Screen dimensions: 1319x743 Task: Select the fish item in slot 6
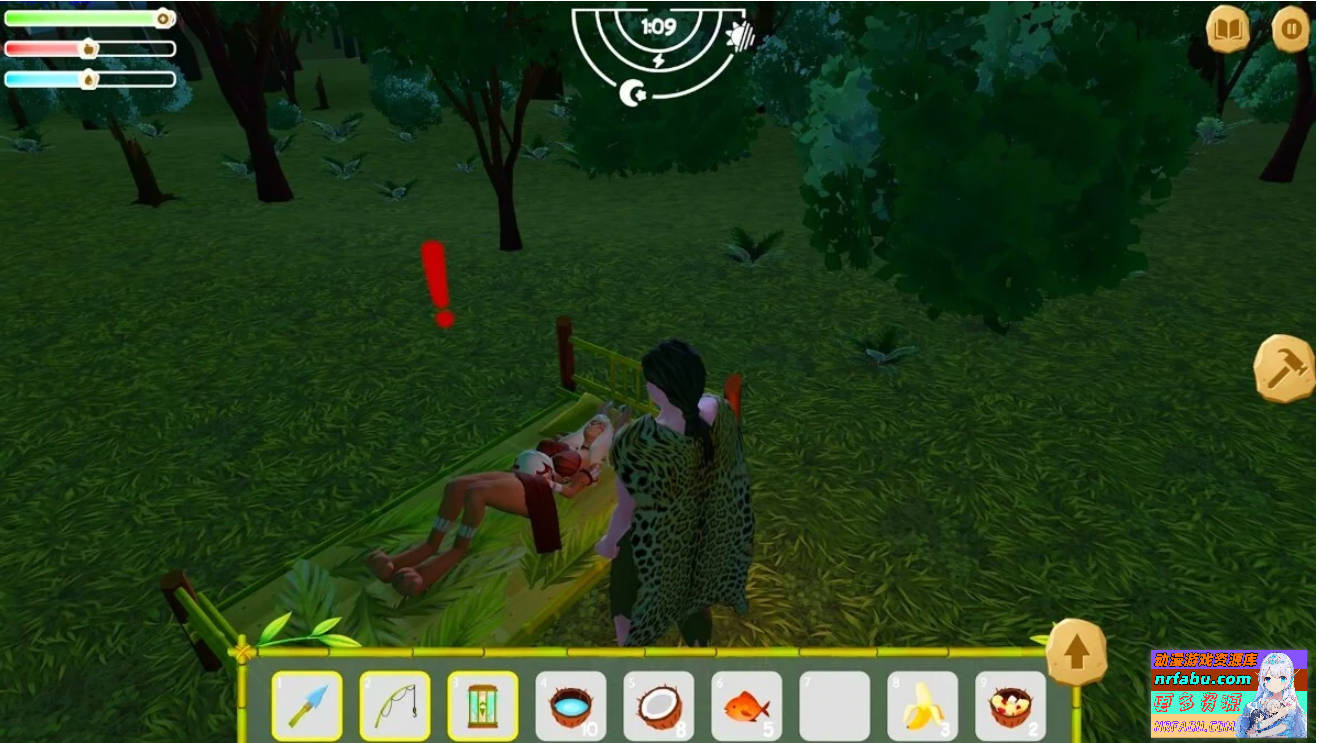[747, 703]
